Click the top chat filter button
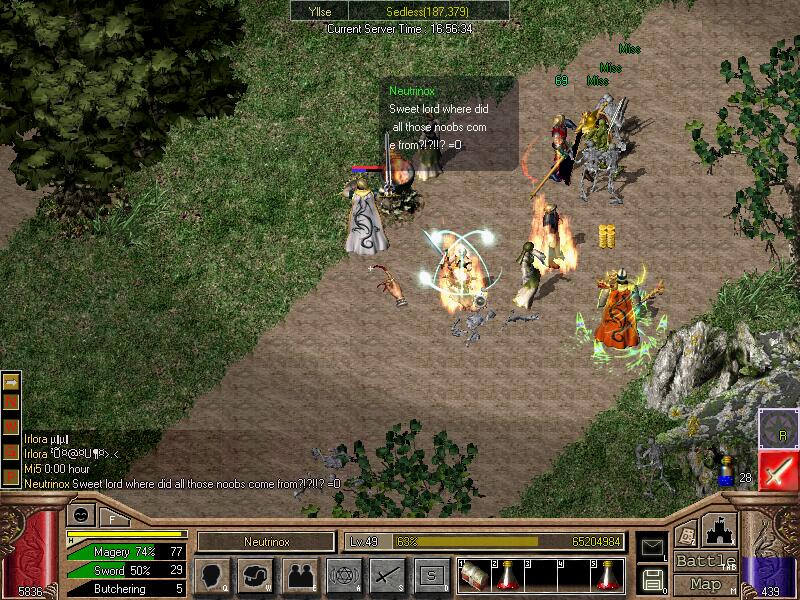This screenshot has width=800, height=600. pos(10,381)
